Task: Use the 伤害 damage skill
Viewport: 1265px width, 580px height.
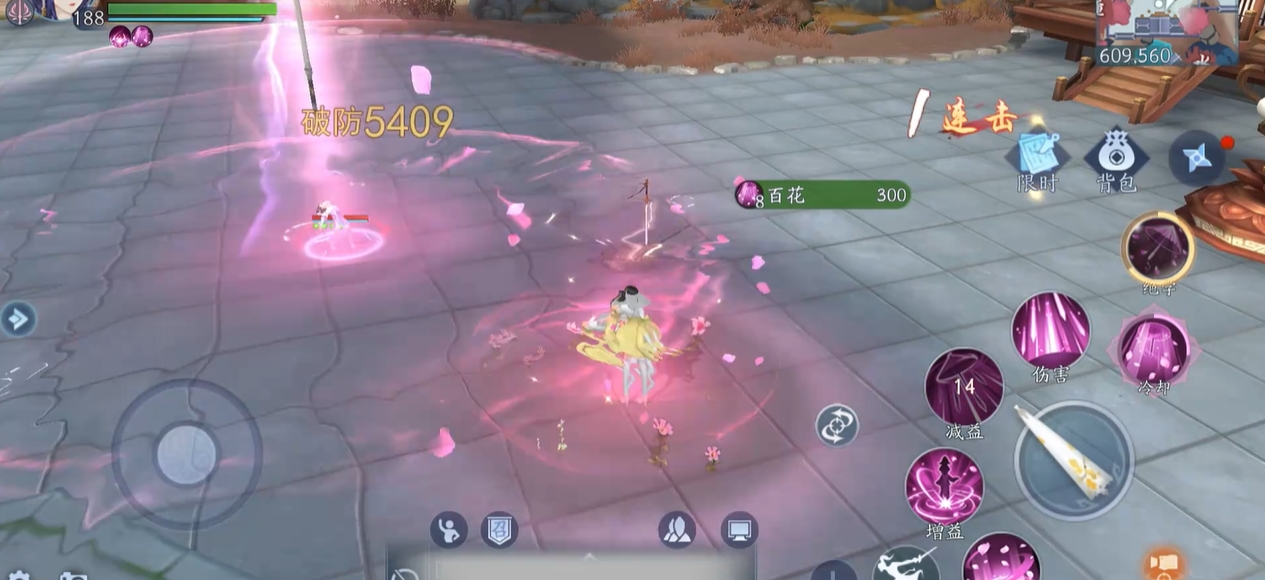Action: pyautogui.click(x=1050, y=330)
